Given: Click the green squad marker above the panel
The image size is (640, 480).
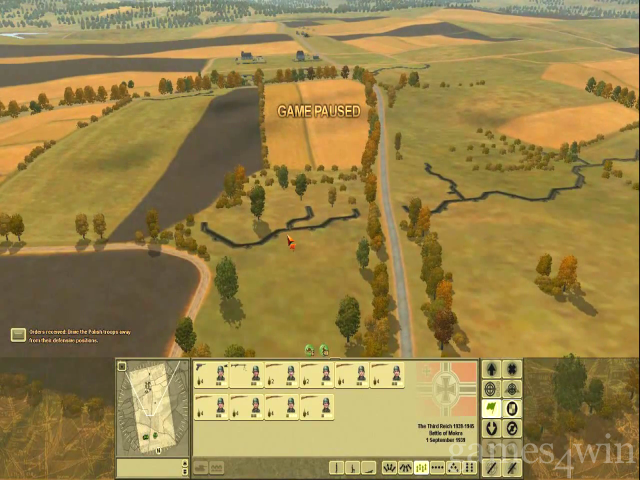Looking at the screenshot, I should (x=309, y=350).
